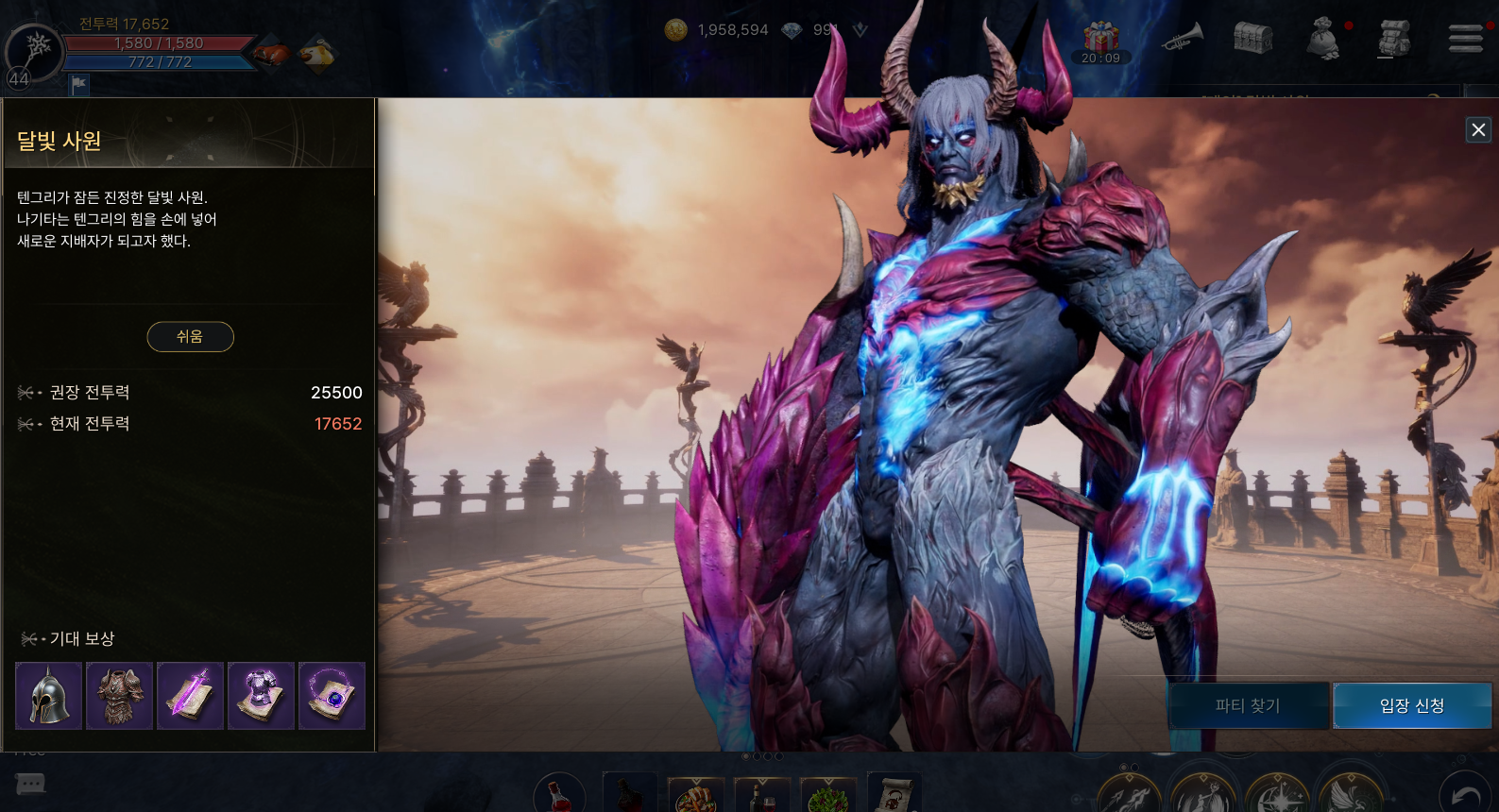This screenshot has height=812, width=1499.
Task: Click the 입장 신청 entry request button
Action: [x=1411, y=705]
